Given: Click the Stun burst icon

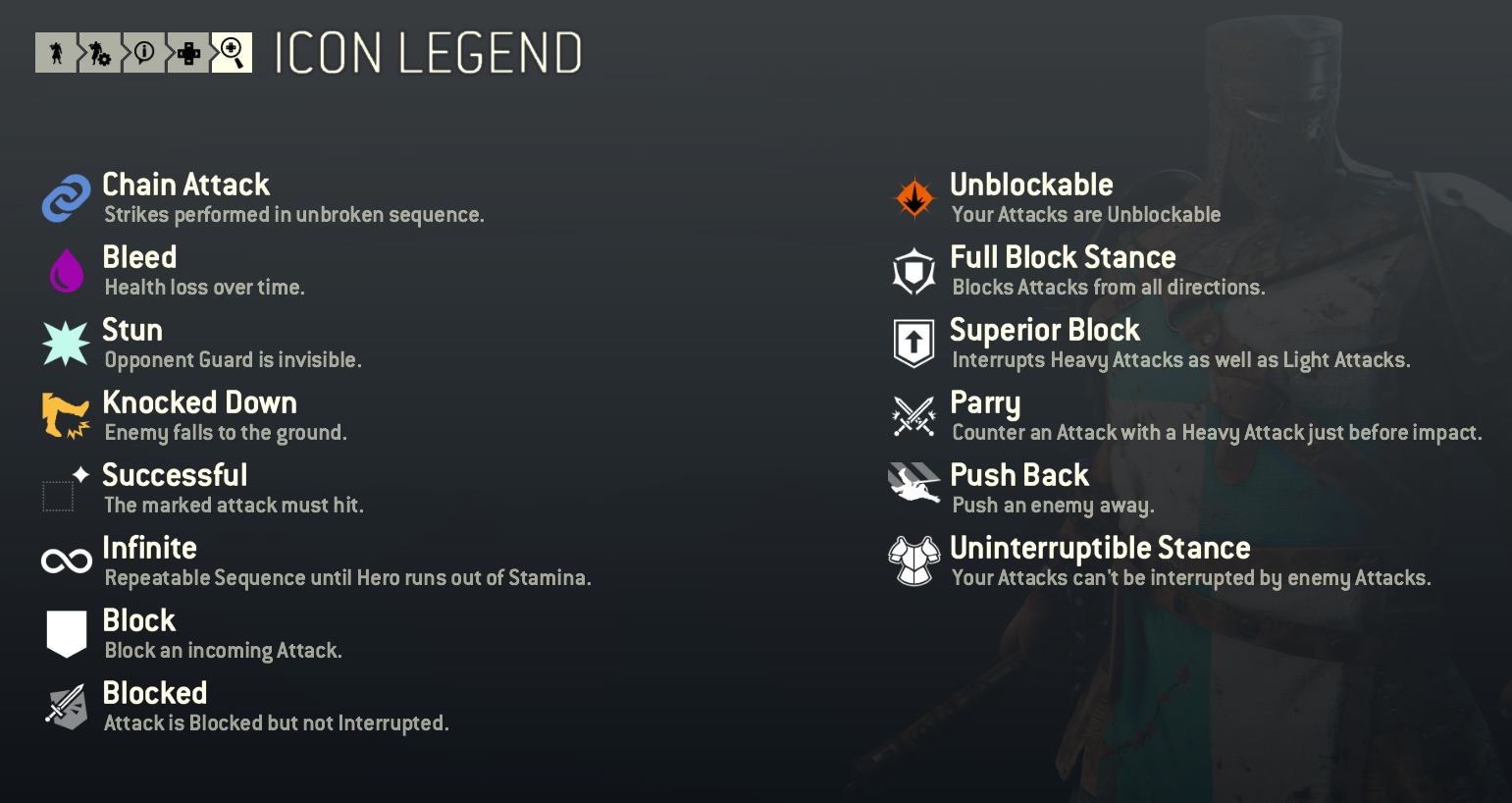Looking at the screenshot, I should tap(65, 344).
